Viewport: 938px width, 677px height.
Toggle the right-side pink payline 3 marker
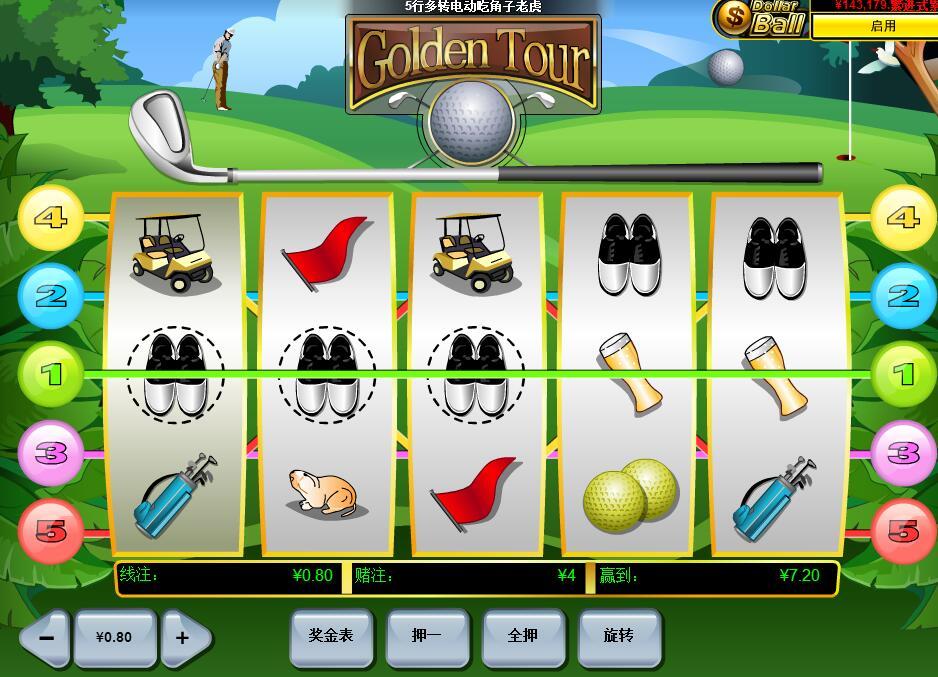pos(903,453)
